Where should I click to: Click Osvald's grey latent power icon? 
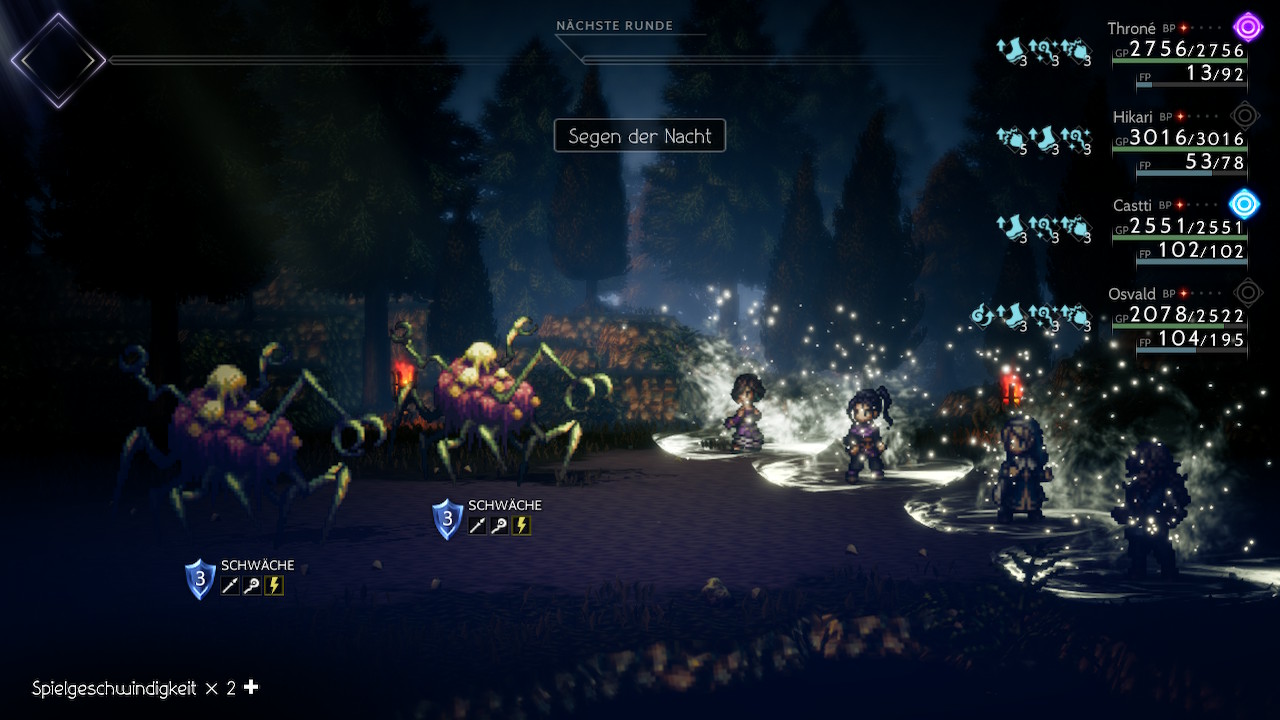pos(1247,293)
